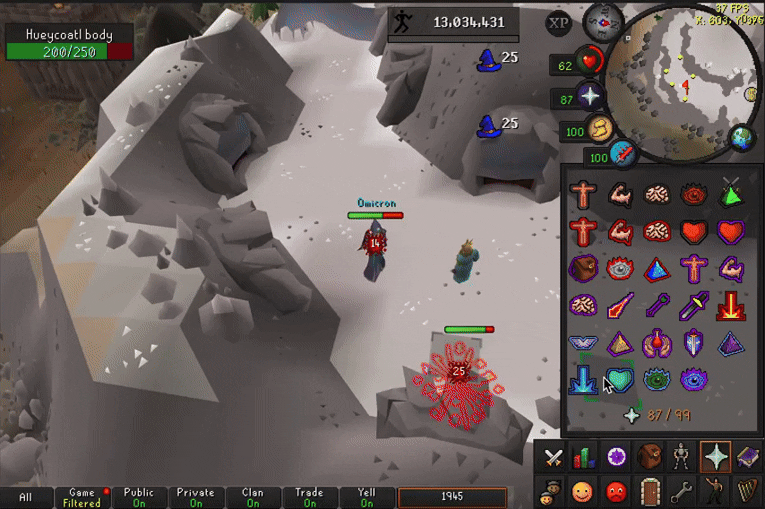Select the All chat filter
This screenshot has width=765, height=509.
point(26,497)
